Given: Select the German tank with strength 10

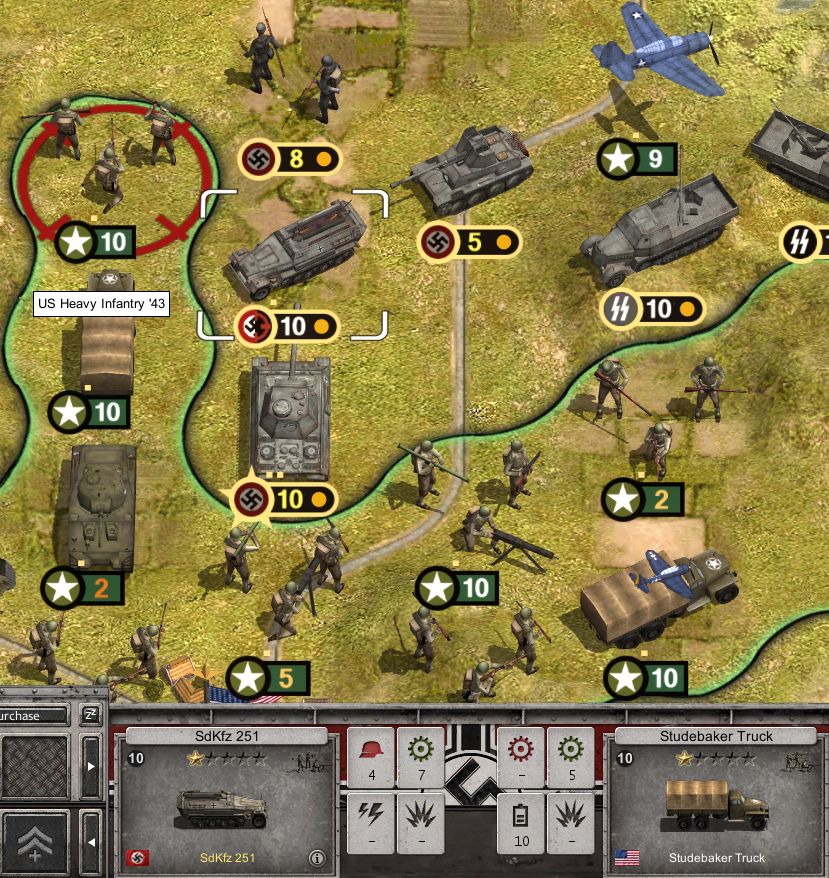Looking at the screenshot, I should point(289,418).
